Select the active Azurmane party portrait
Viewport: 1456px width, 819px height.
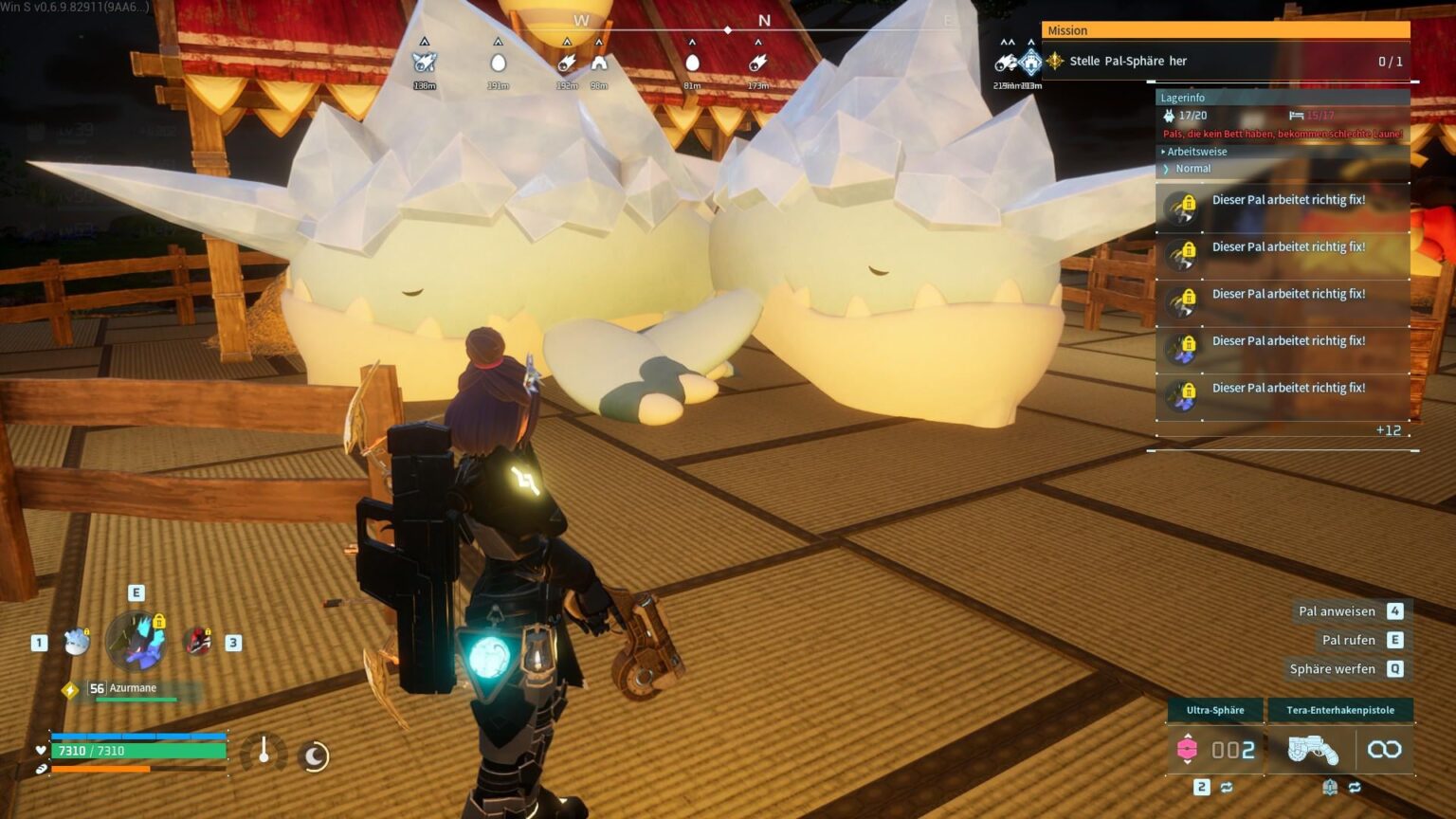point(136,641)
